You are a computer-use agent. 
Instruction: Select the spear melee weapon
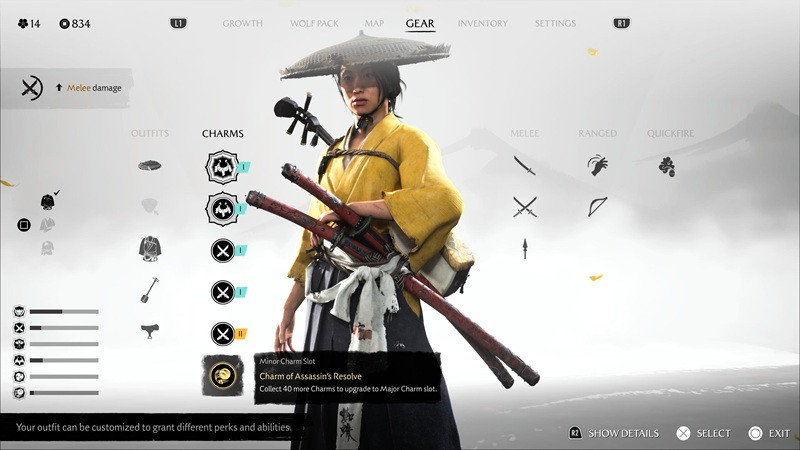coord(524,248)
